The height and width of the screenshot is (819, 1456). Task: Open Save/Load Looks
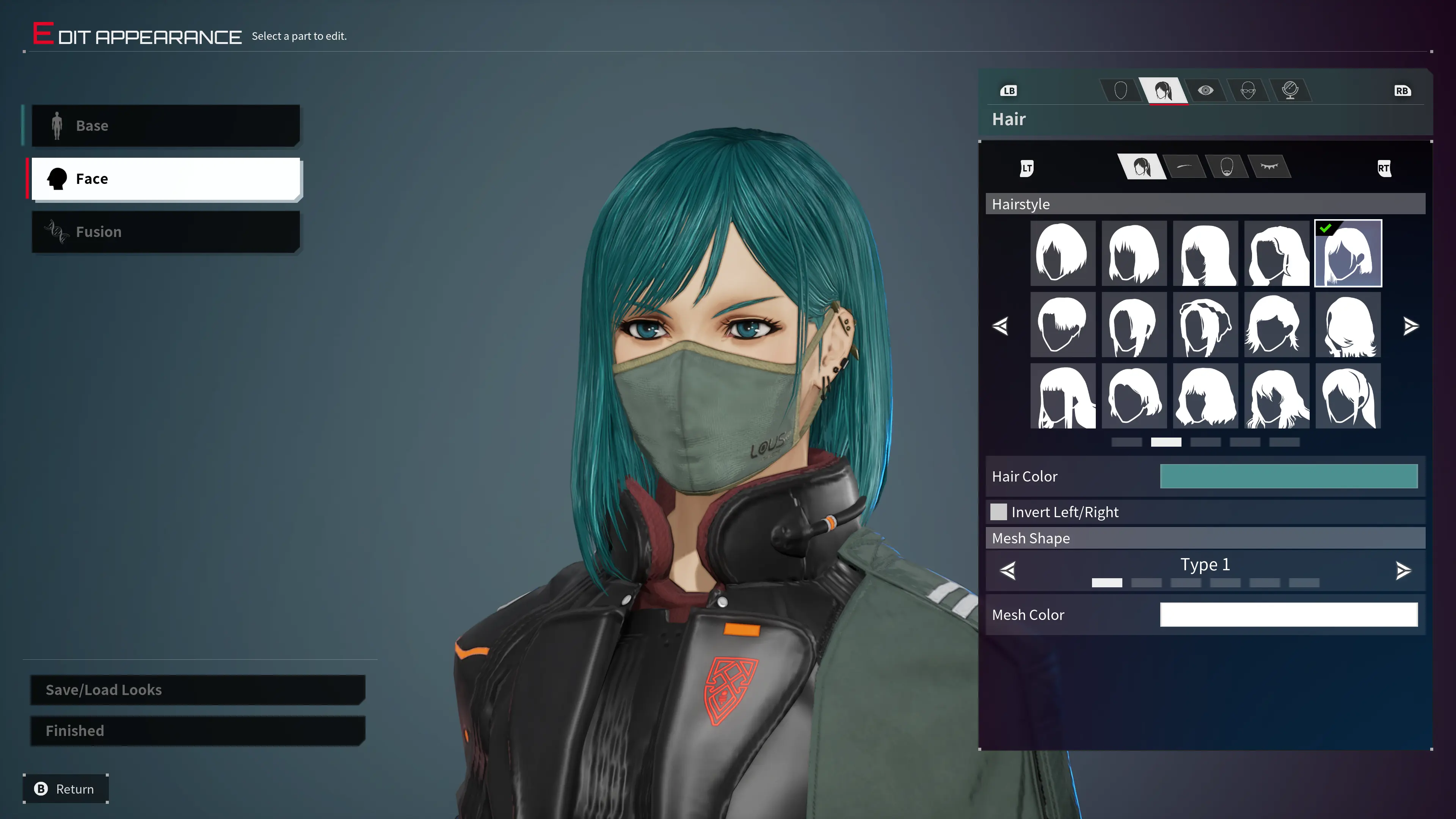[x=197, y=690]
